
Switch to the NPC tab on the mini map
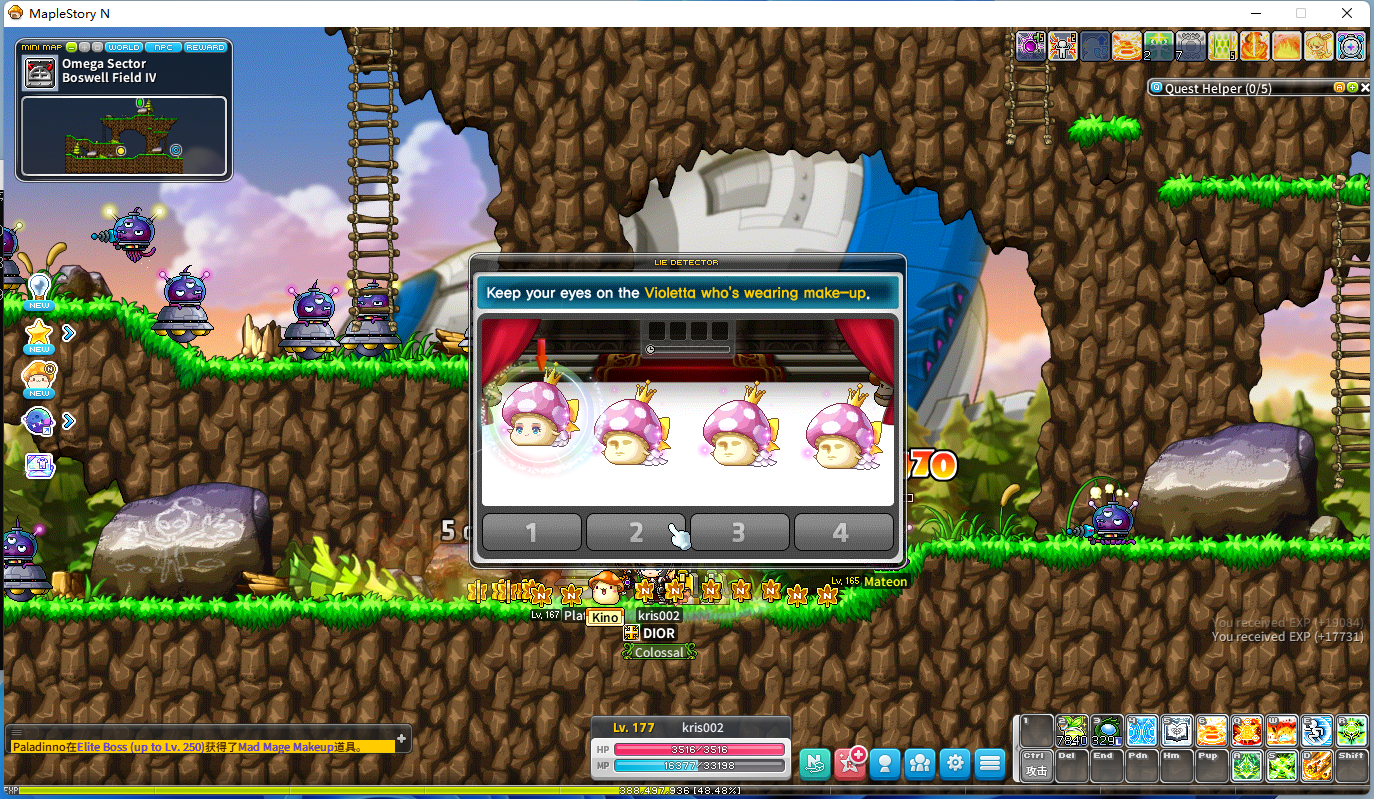pos(163,47)
